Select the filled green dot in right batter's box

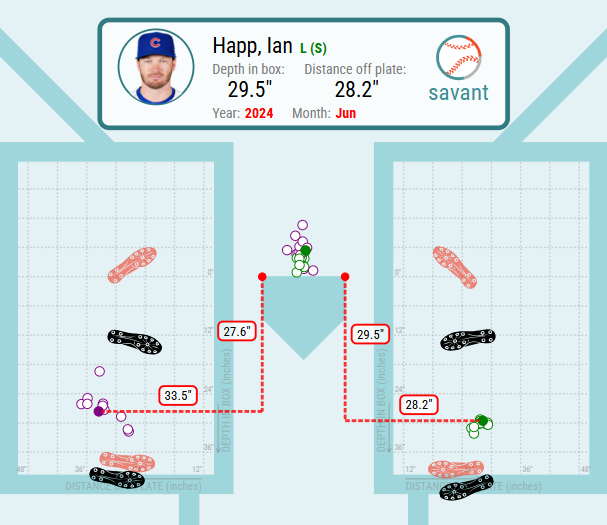(482, 421)
